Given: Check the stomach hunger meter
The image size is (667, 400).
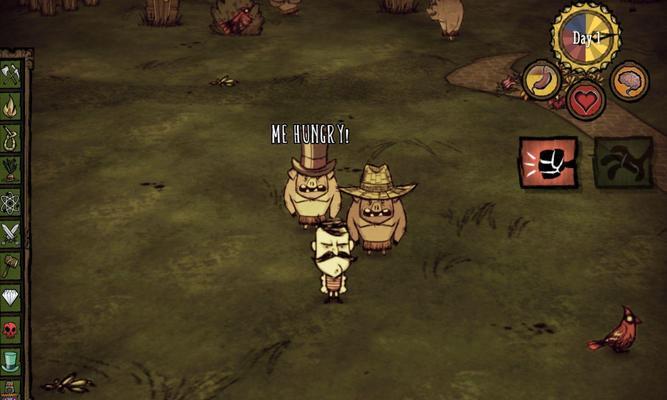Looking at the screenshot, I should point(542,80).
